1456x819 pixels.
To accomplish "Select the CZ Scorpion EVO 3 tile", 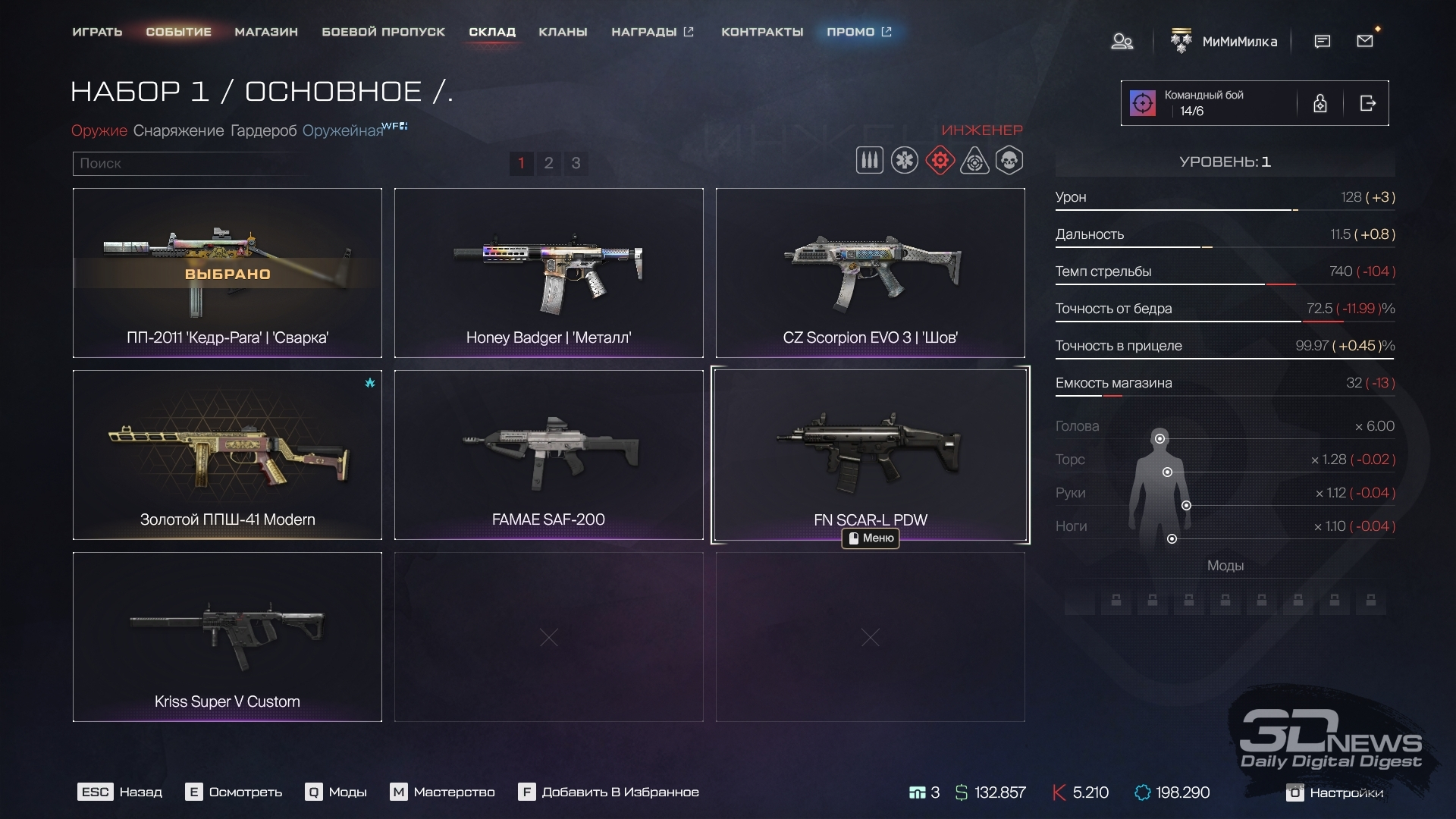I will pyautogui.click(x=870, y=273).
